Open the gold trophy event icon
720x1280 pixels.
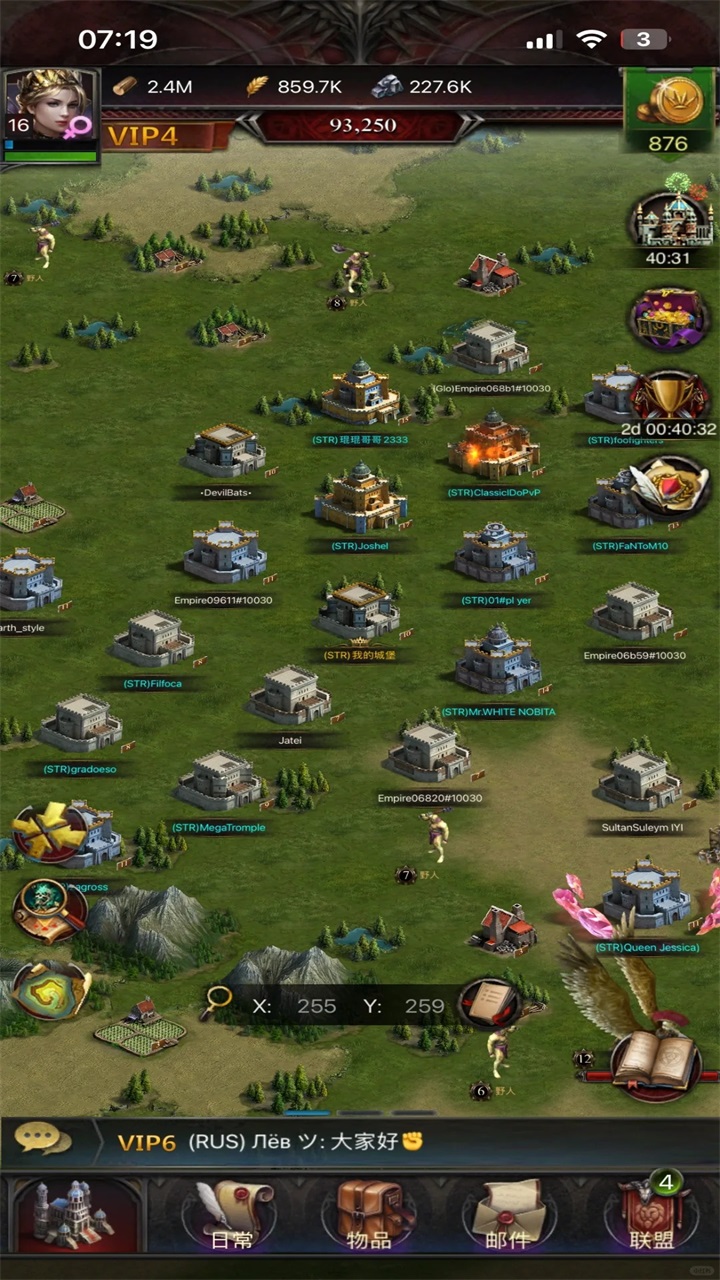click(x=669, y=400)
